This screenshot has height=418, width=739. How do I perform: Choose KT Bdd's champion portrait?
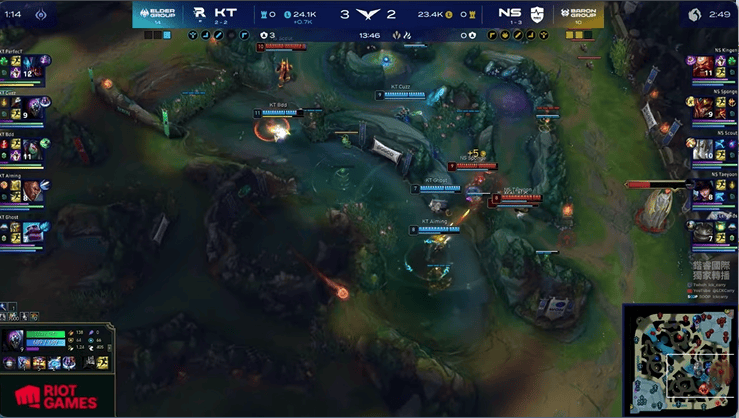(x=32, y=147)
